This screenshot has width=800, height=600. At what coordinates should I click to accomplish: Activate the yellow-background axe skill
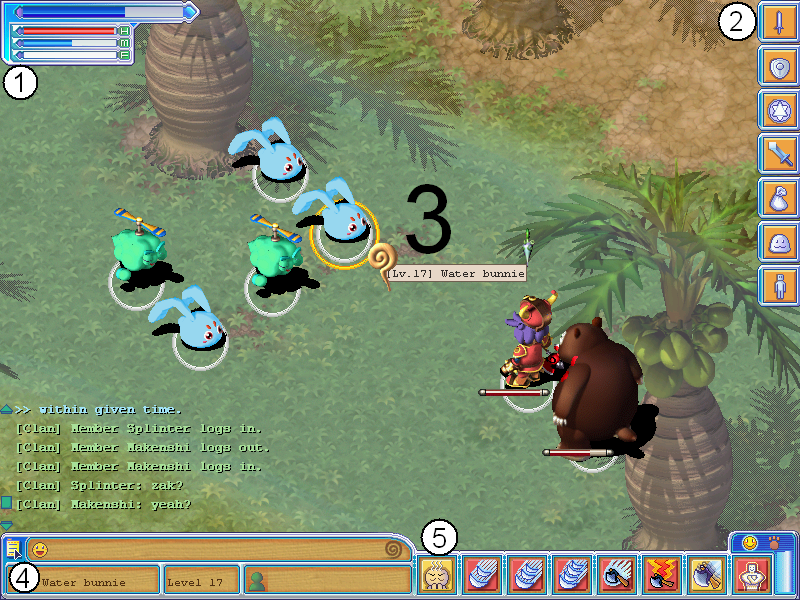click(706, 576)
